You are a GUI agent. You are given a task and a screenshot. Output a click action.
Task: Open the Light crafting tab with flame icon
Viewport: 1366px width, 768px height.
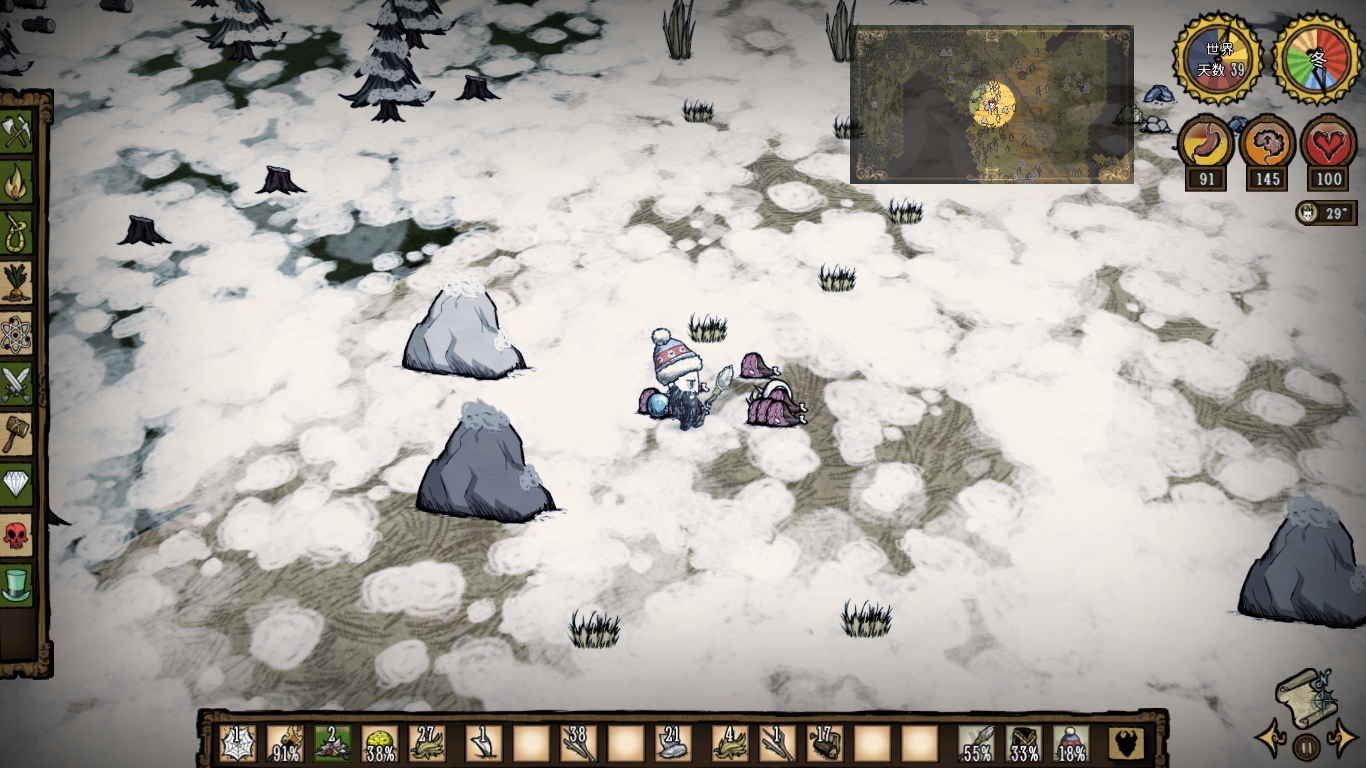[x=17, y=183]
